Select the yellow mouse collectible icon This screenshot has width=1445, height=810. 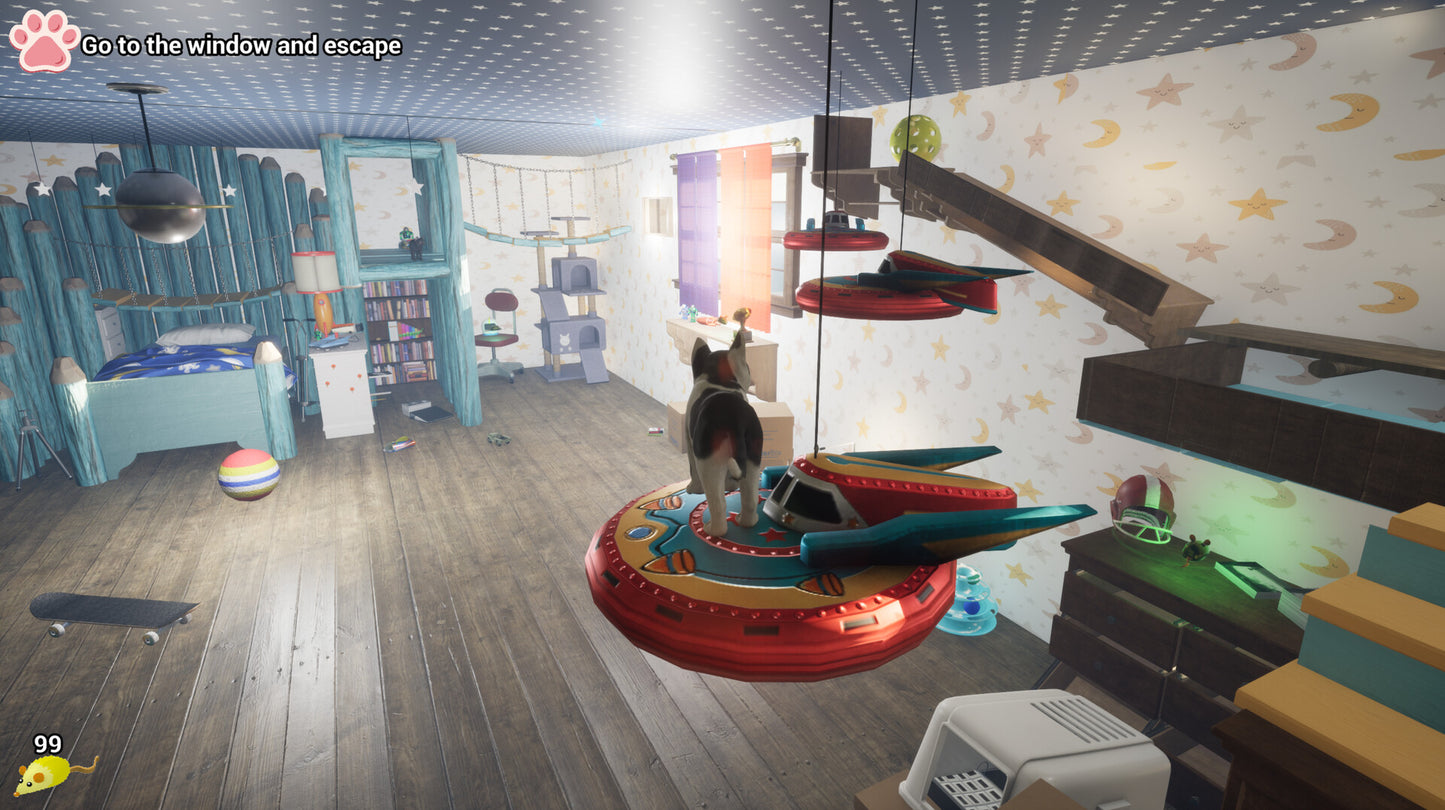coord(52,774)
